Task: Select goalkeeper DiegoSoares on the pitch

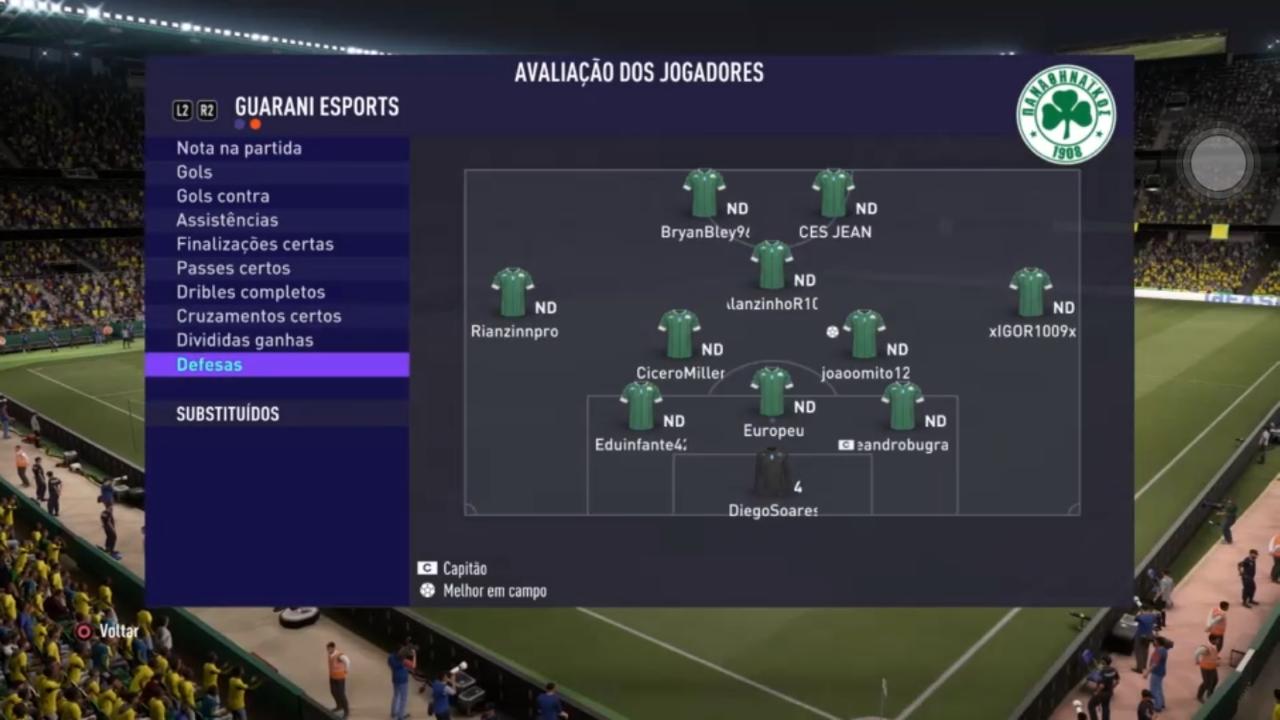Action: [x=771, y=472]
